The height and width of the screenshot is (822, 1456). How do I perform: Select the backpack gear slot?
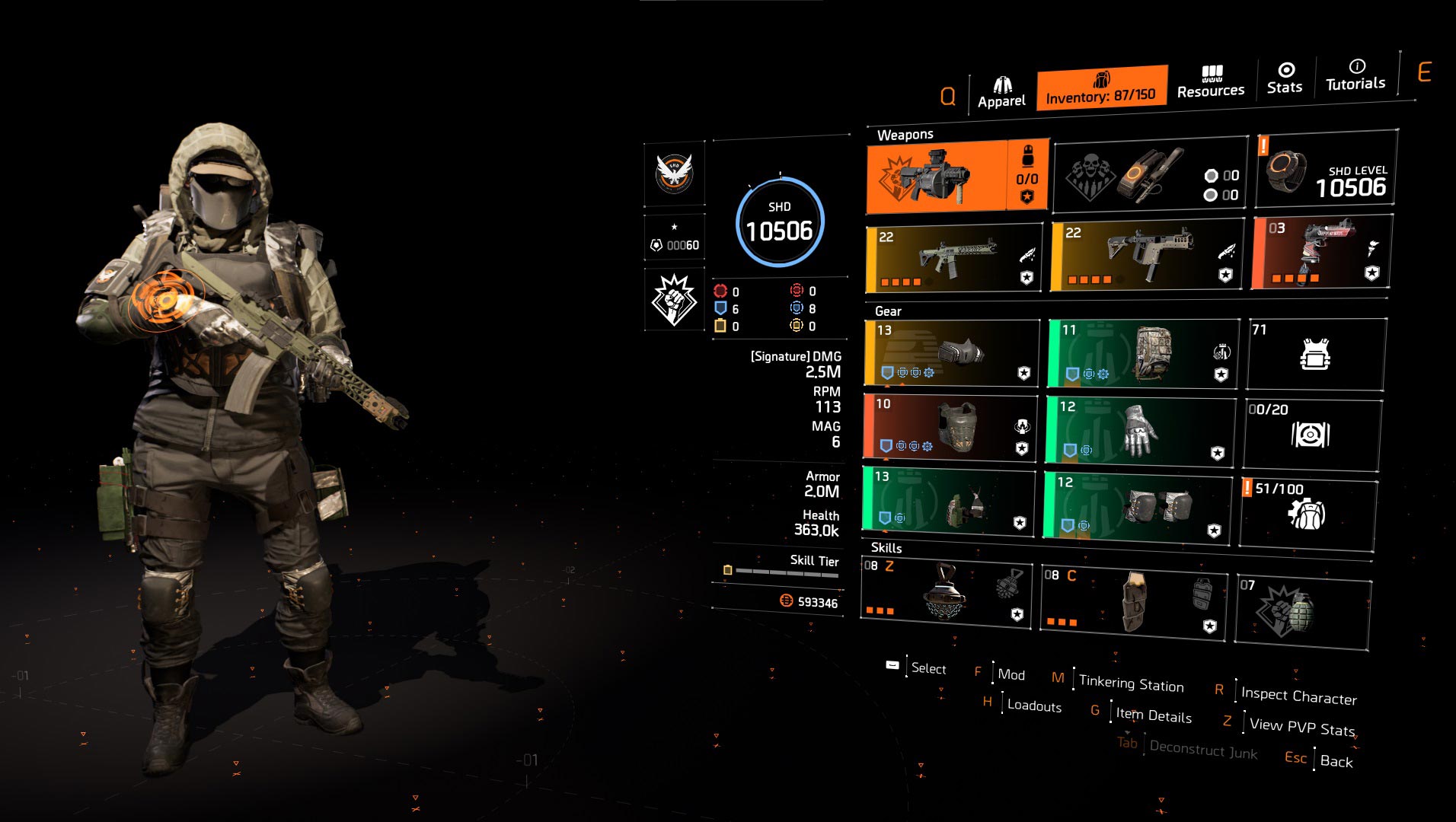[1142, 352]
